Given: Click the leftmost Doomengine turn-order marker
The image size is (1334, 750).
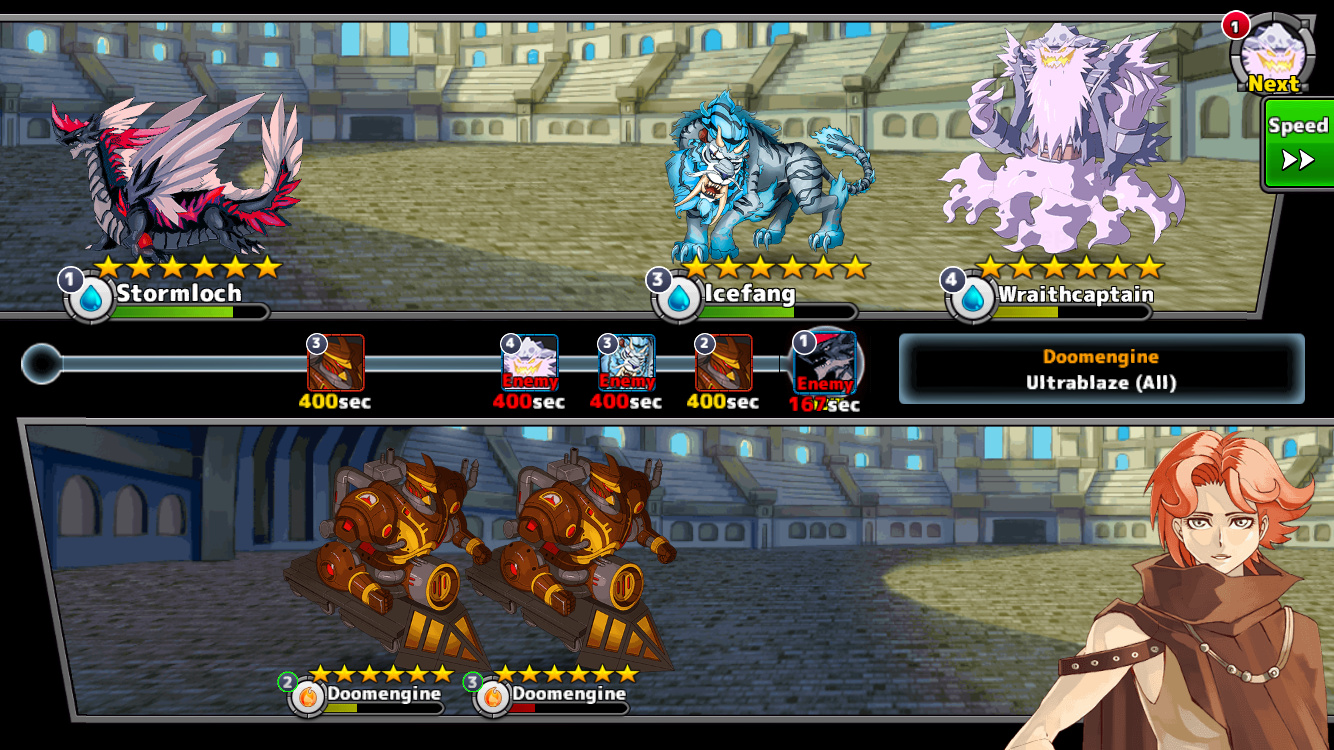Looking at the screenshot, I should (x=336, y=363).
